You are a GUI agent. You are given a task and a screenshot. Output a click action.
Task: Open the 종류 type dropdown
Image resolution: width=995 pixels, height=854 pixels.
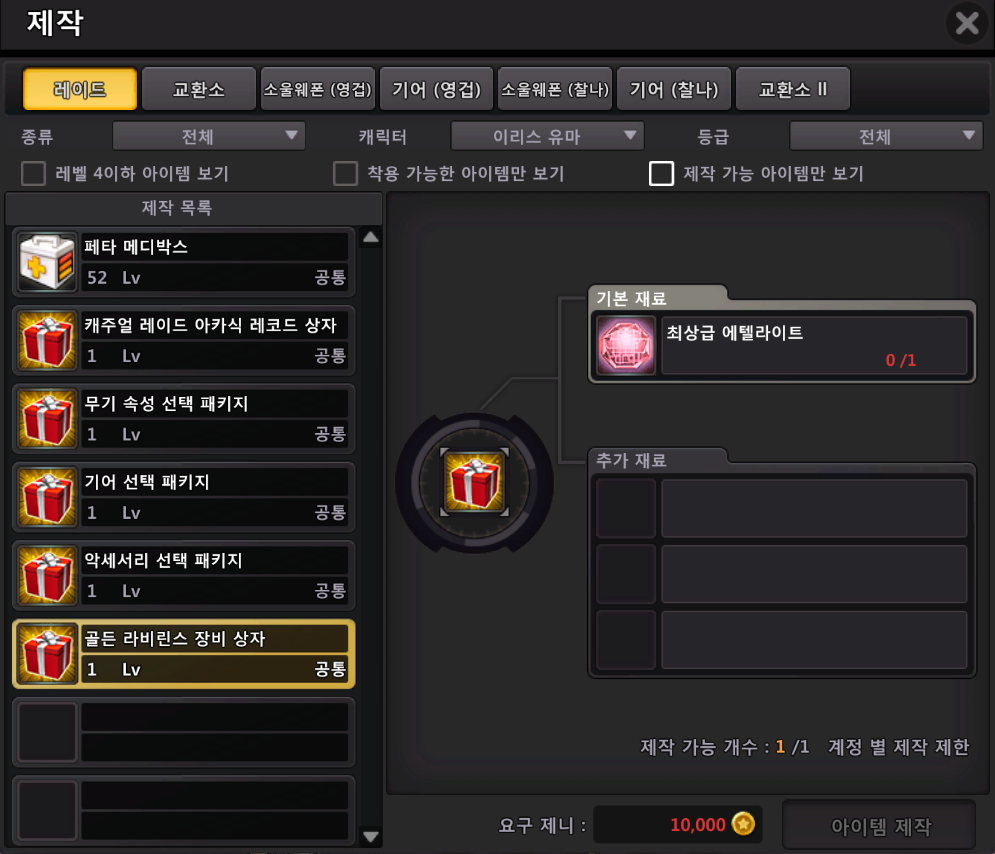point(208,136)
